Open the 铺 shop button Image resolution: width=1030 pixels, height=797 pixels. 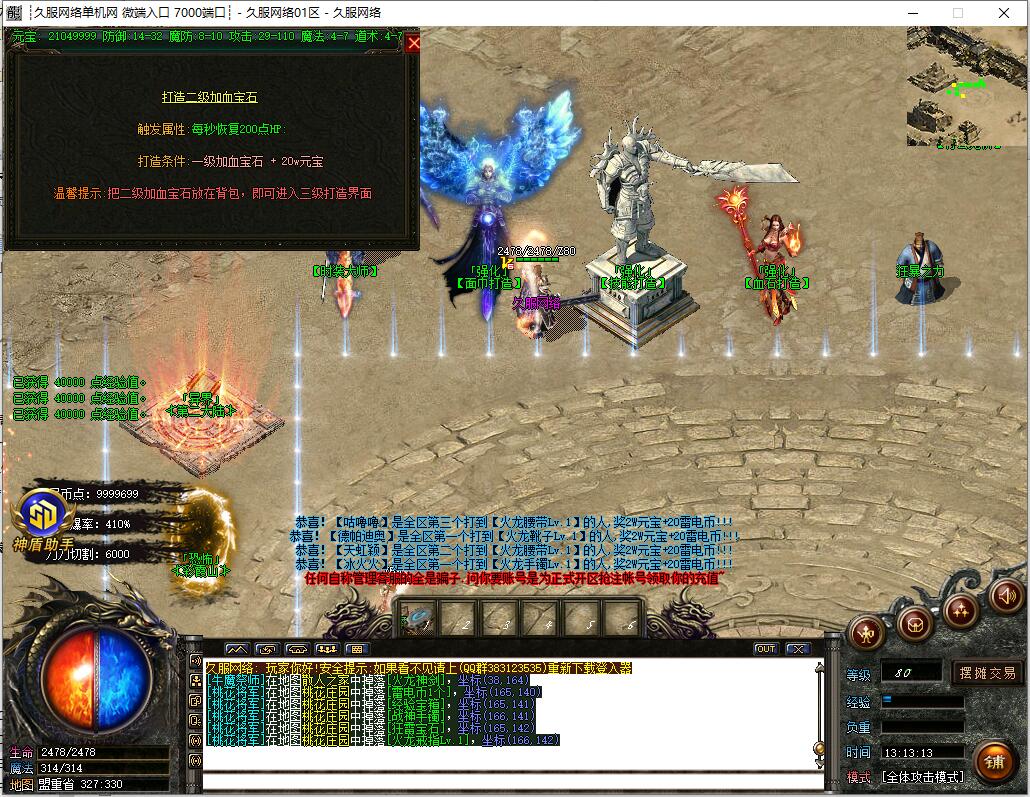click(993, 761)
